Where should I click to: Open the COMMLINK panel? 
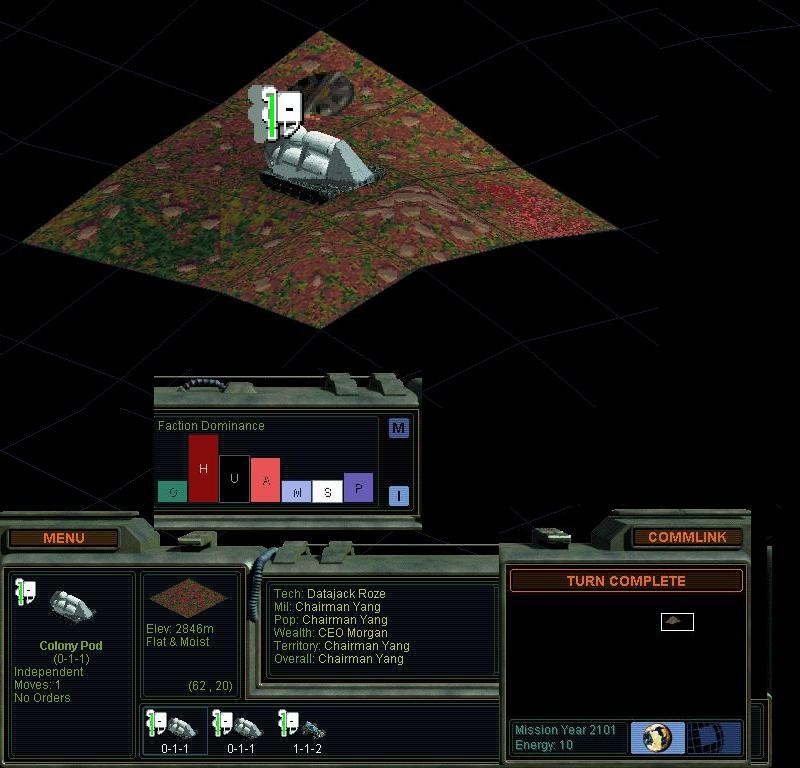coord(687,537)
